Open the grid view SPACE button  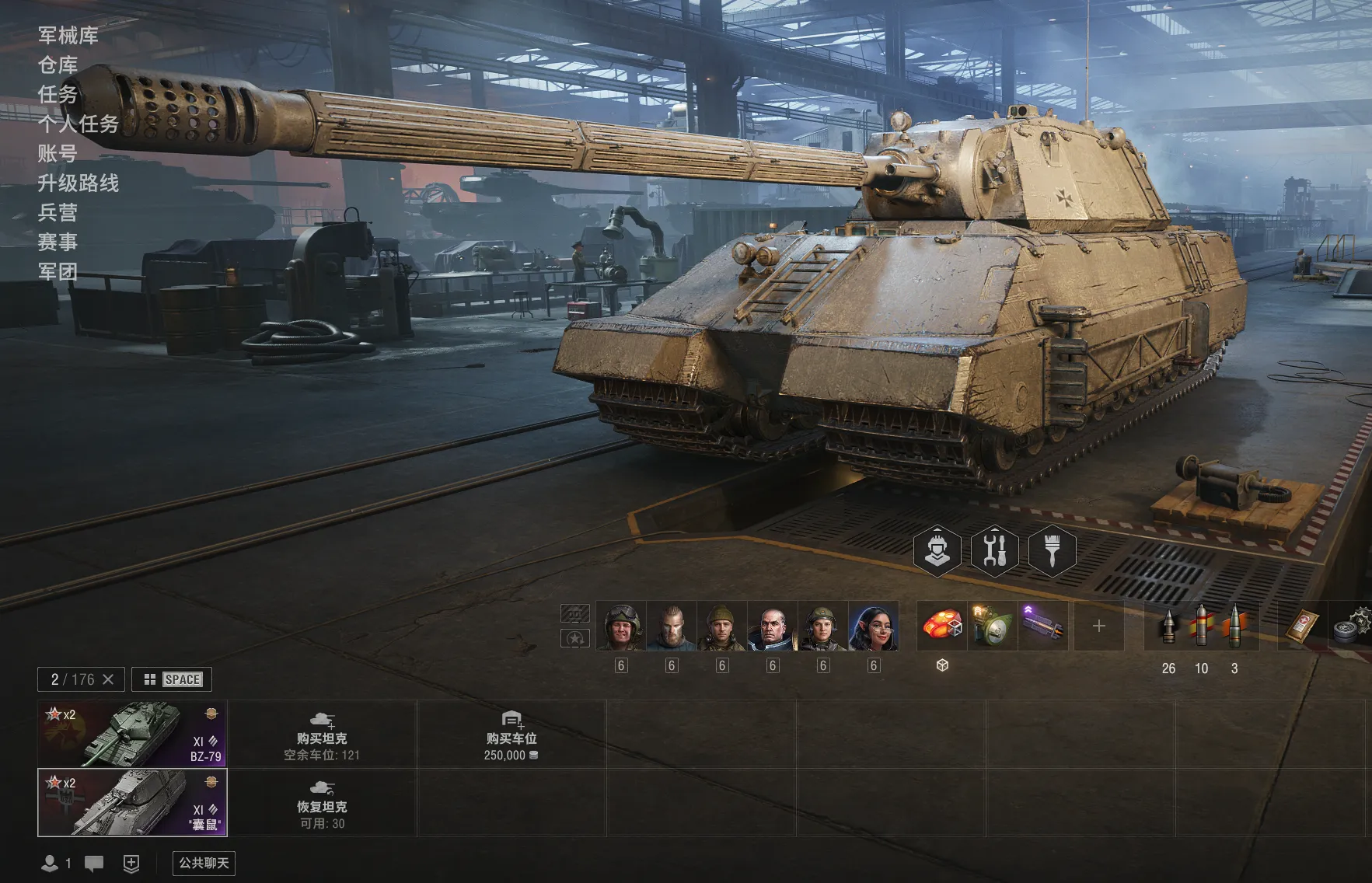172,679
